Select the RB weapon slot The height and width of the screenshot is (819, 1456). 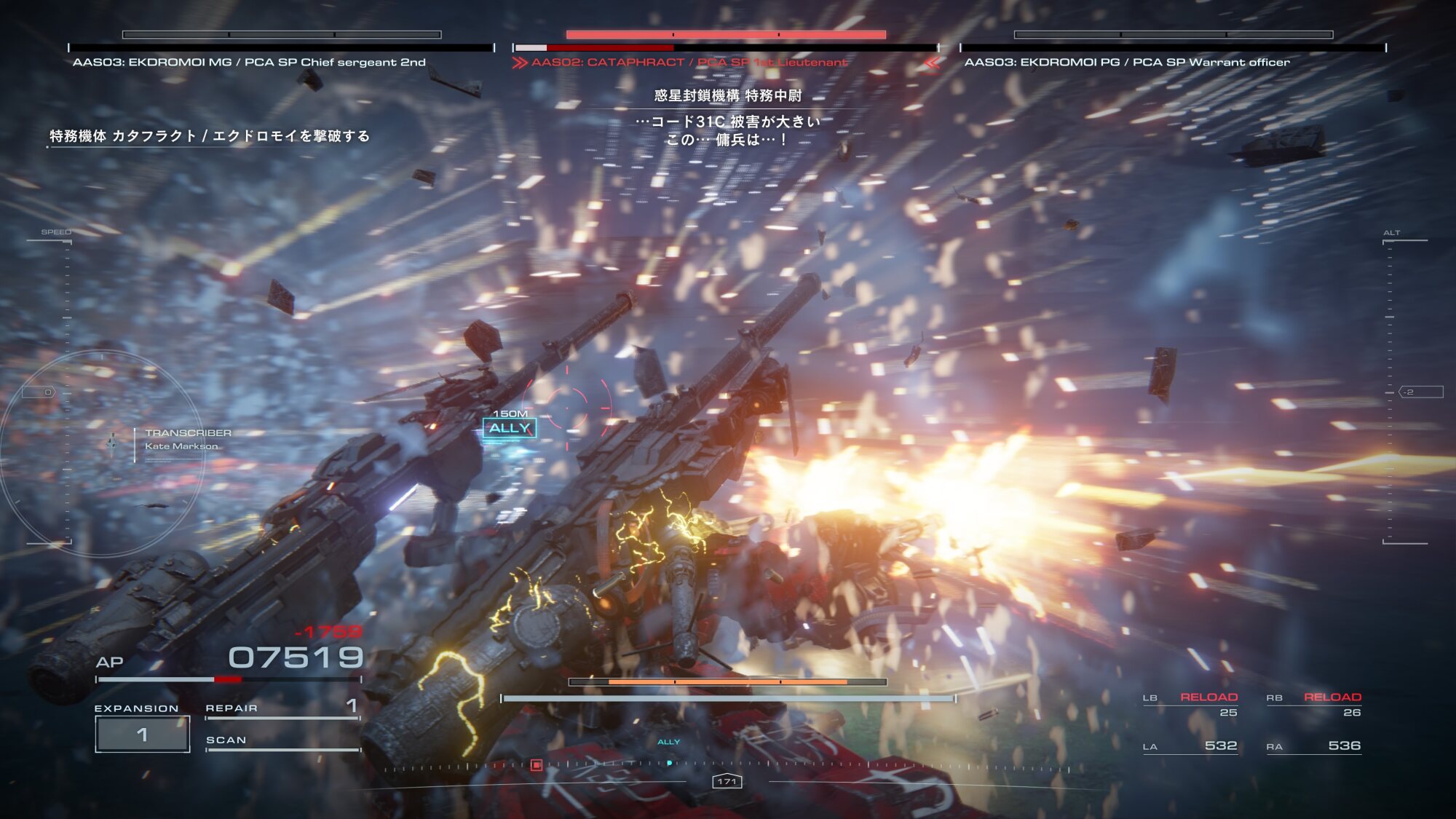(1314, 704)
